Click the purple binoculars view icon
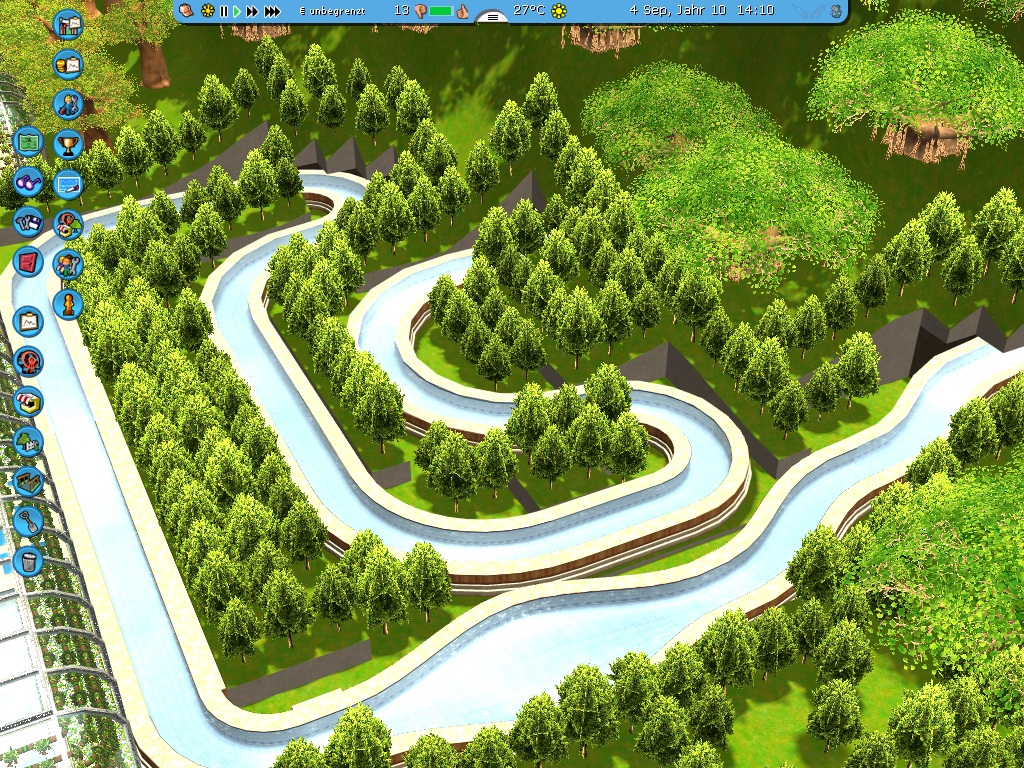The width and height of the screenshot is (1024, 768). click(28, 183)
